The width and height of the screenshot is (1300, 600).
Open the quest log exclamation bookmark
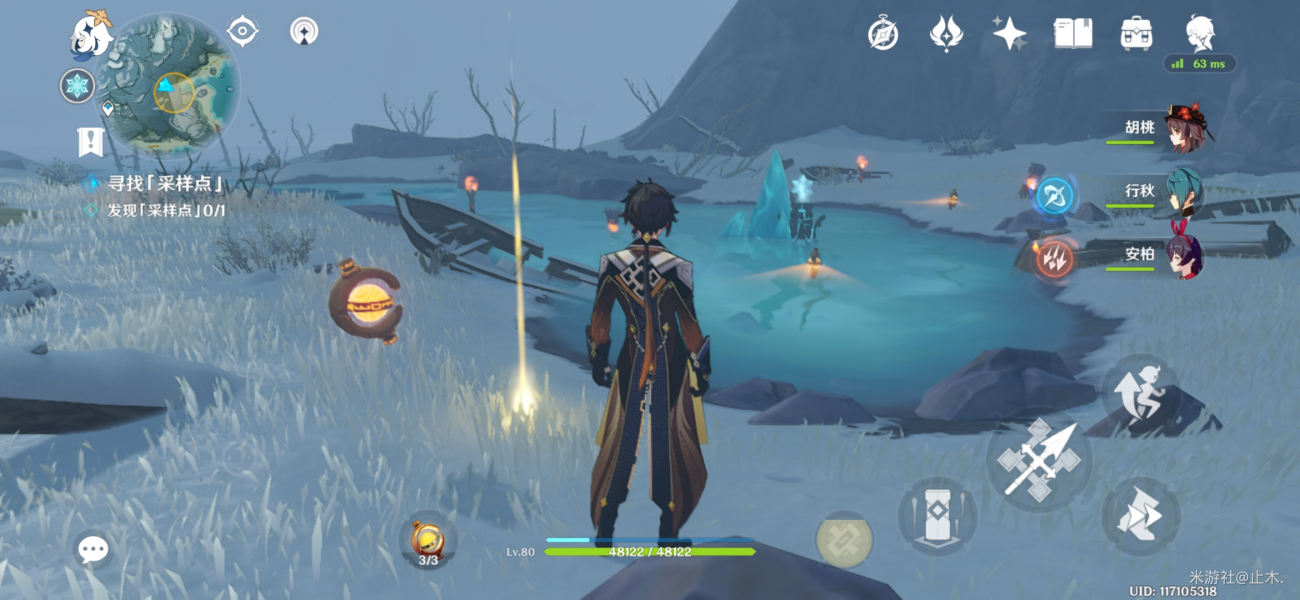pos(90,142)
